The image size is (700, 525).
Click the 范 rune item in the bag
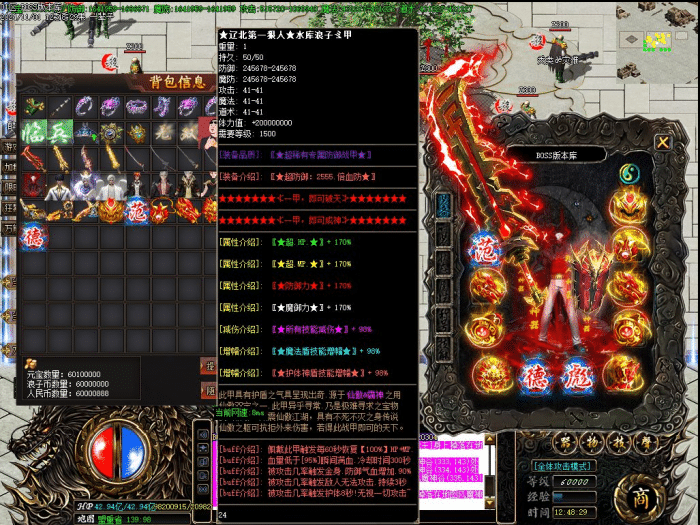(x=138, y=211)
